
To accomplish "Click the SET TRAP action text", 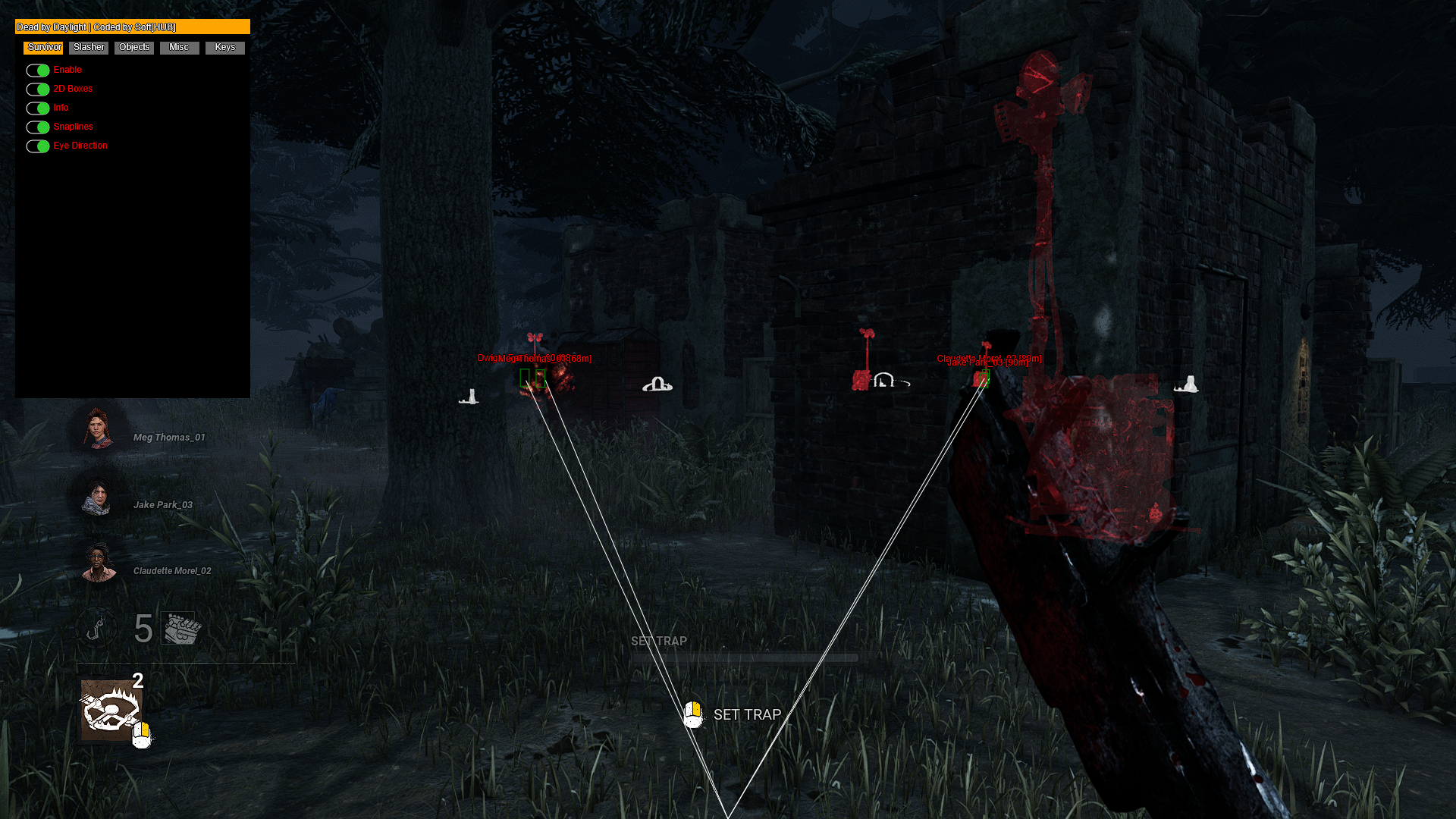I will 747,714.
